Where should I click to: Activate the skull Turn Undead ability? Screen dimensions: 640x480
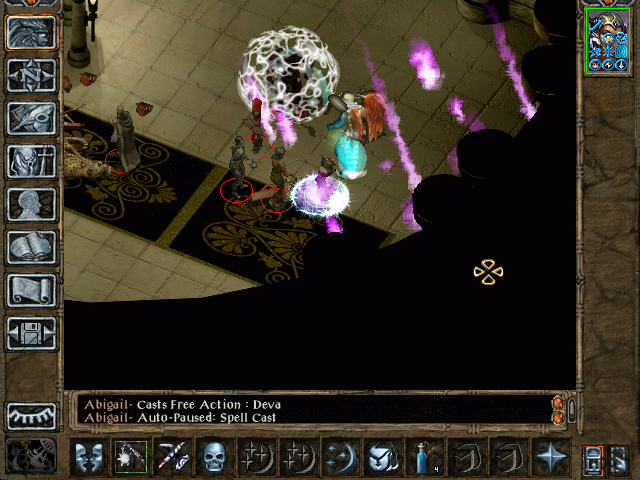point(214,457)
